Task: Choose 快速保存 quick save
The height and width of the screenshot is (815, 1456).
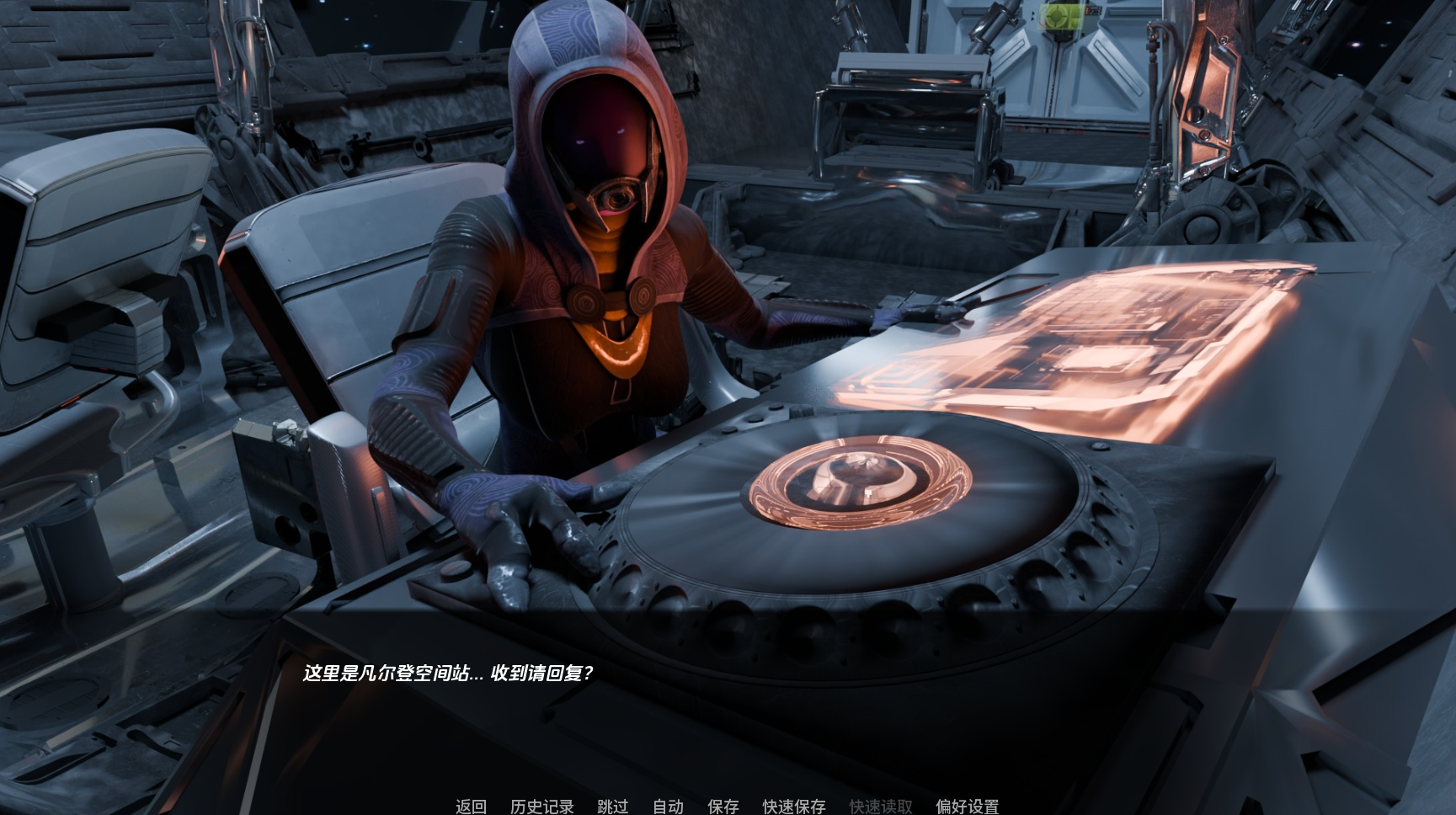Action: click(794, 806)
